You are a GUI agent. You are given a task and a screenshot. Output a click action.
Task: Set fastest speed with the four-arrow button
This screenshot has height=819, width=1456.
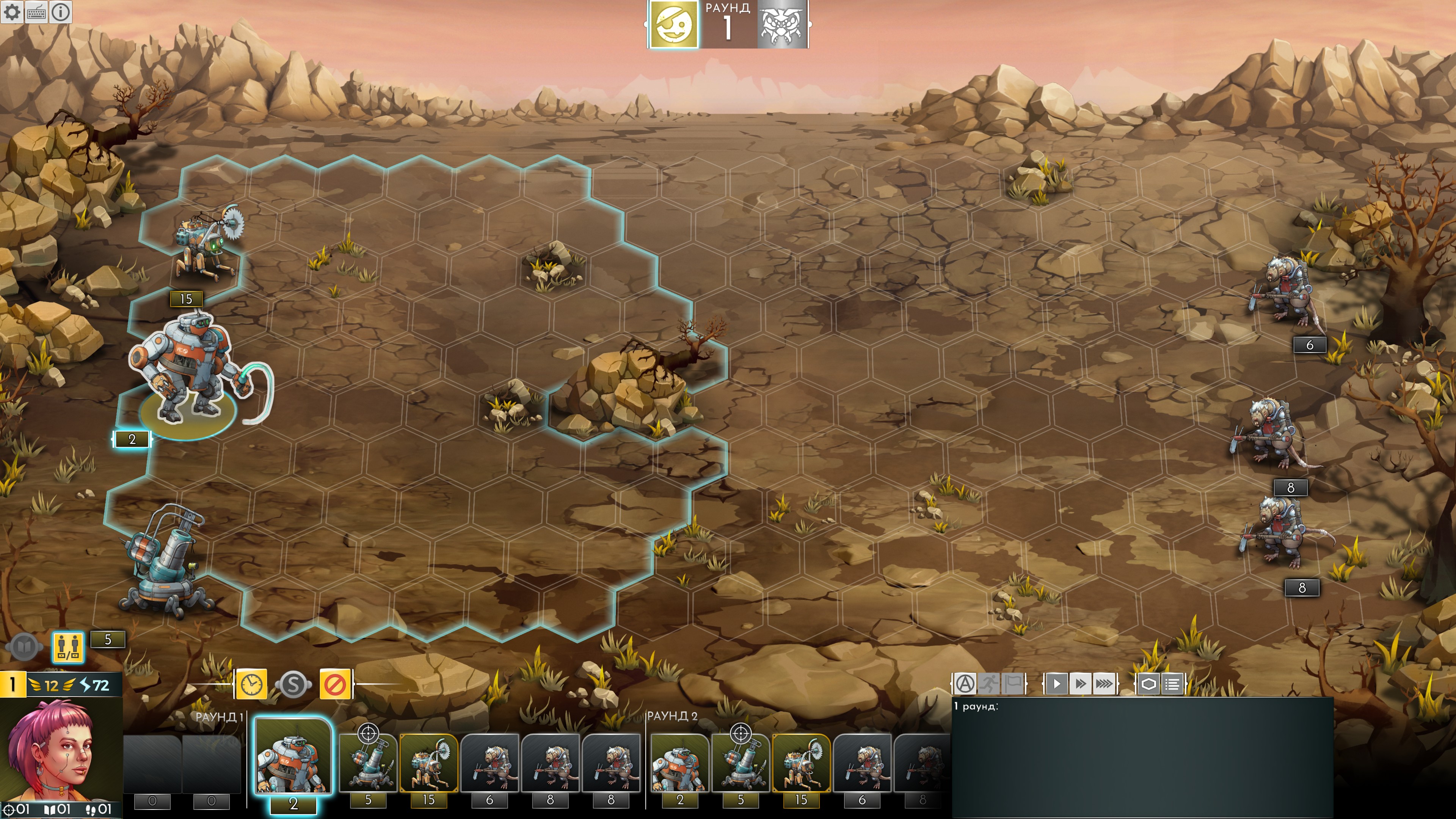coord(1104,684)
